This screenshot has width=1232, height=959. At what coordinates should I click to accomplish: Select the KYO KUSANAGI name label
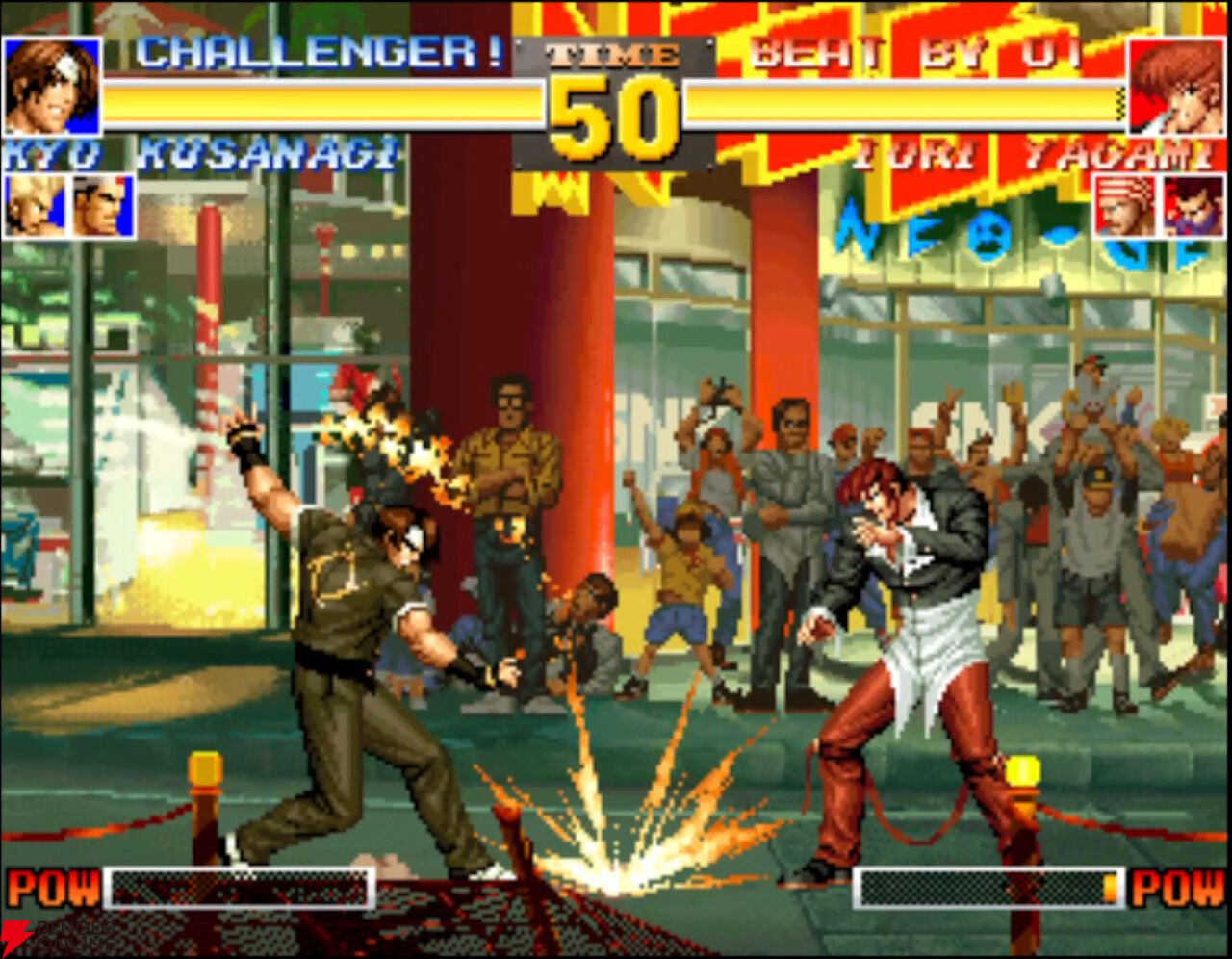click(x=202, y=152)
